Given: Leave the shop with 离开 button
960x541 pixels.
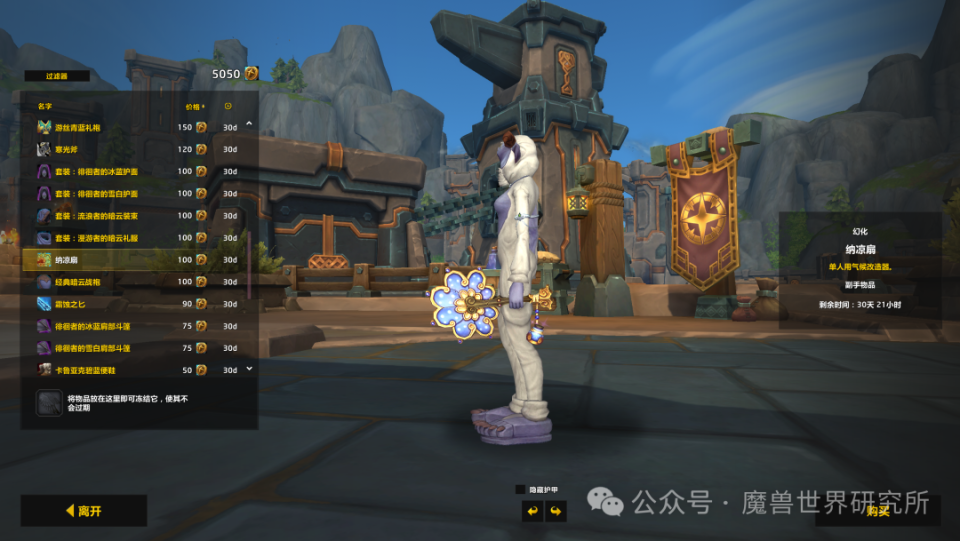Looking at the screenshot, I should pos(84,511).
